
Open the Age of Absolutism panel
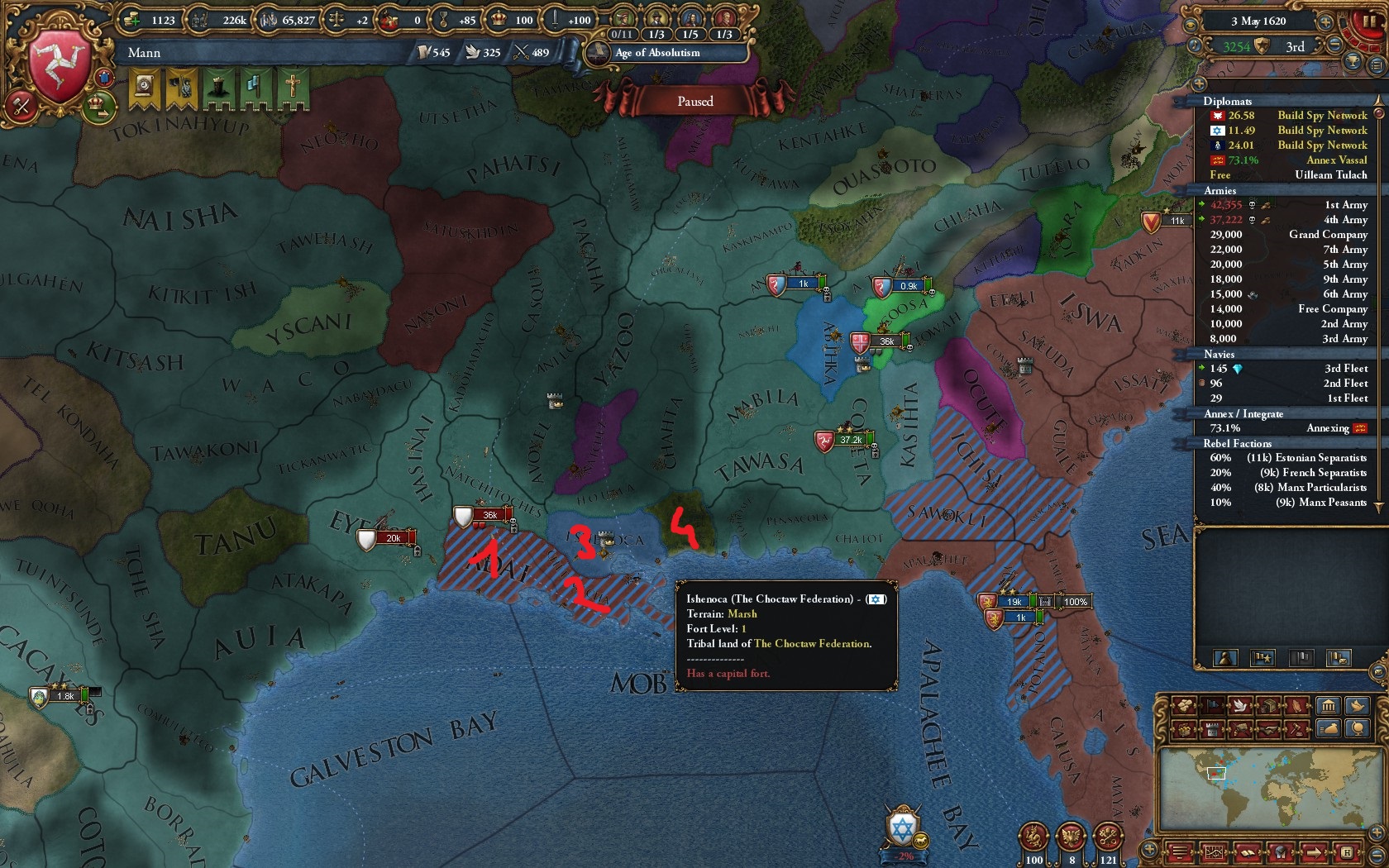[657, 53]
